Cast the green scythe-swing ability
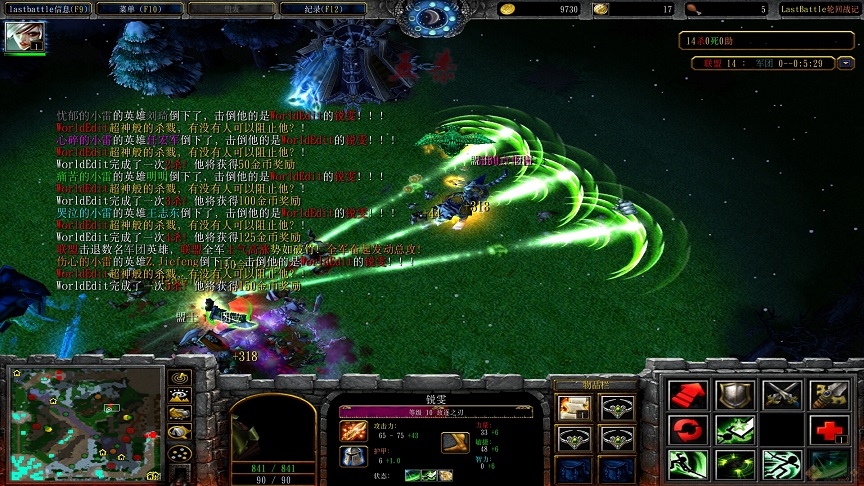Screen dimensions: 864x486 coord(688,465)
